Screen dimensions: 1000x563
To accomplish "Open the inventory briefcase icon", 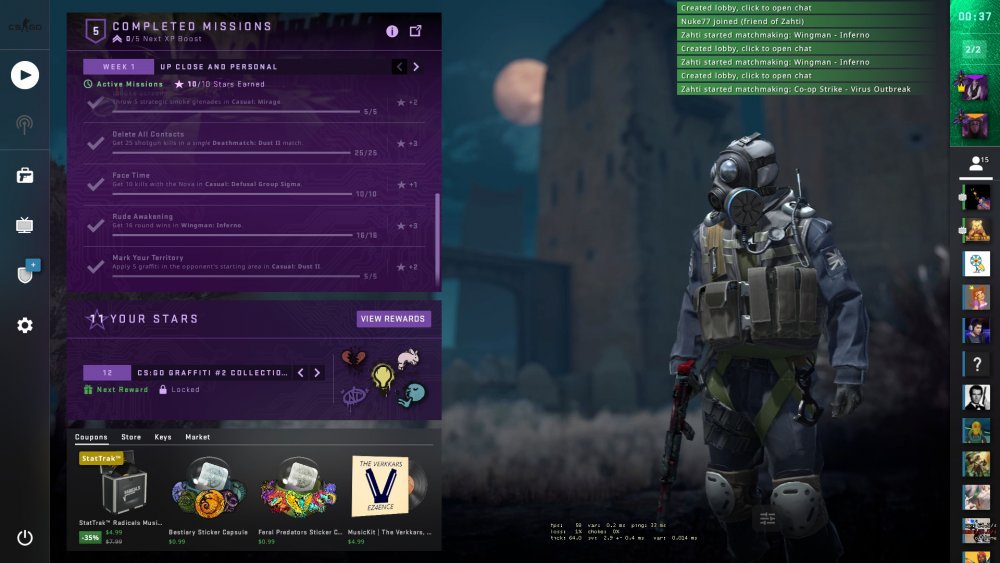I will click(x=25, y=176).
